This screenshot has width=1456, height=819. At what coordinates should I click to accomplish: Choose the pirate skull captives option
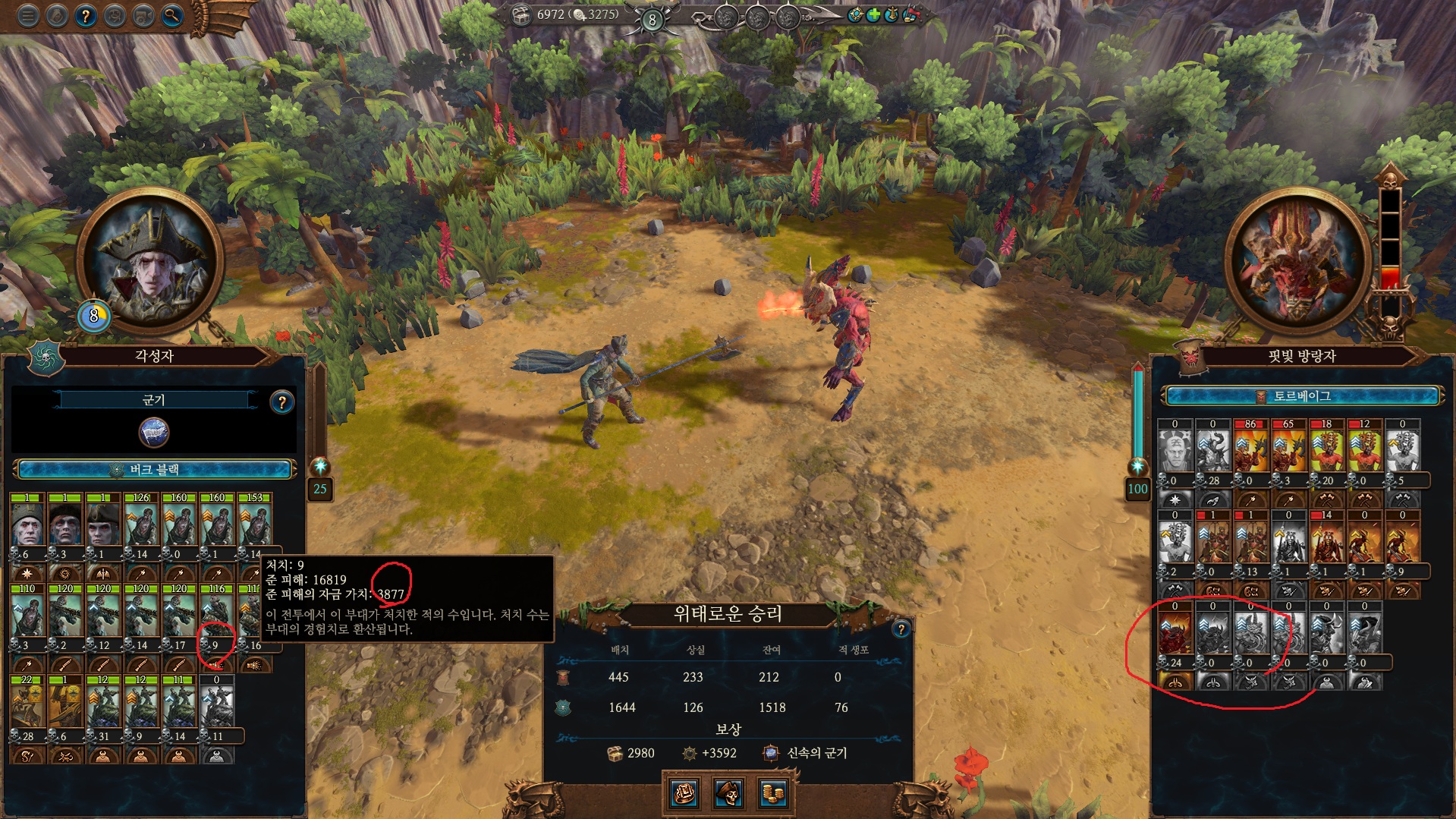click(x=728, y=793)
